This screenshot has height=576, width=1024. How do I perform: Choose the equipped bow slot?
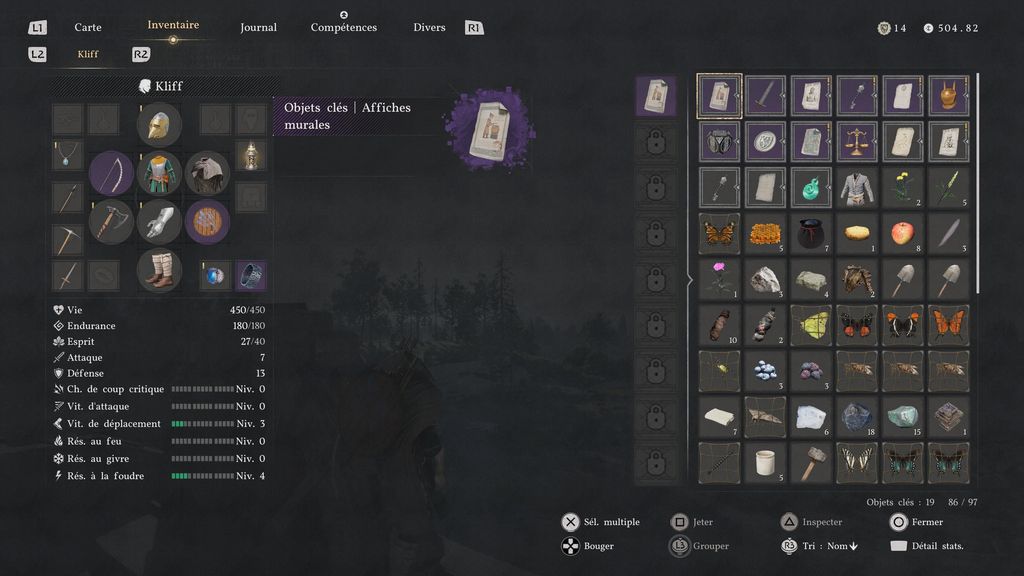pyautogui.click(x=111, y=173)
